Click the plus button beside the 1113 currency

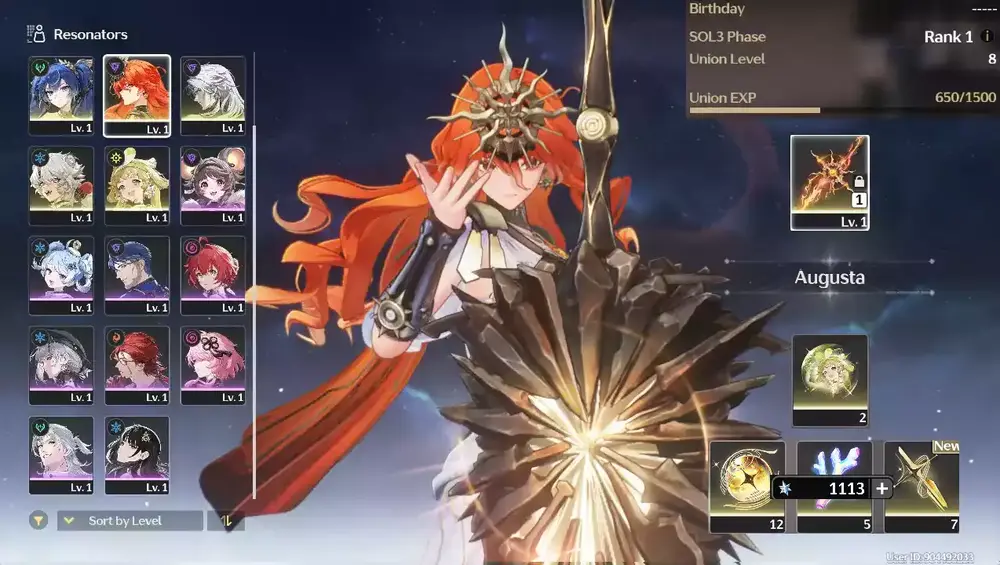(x=882, y=489)
